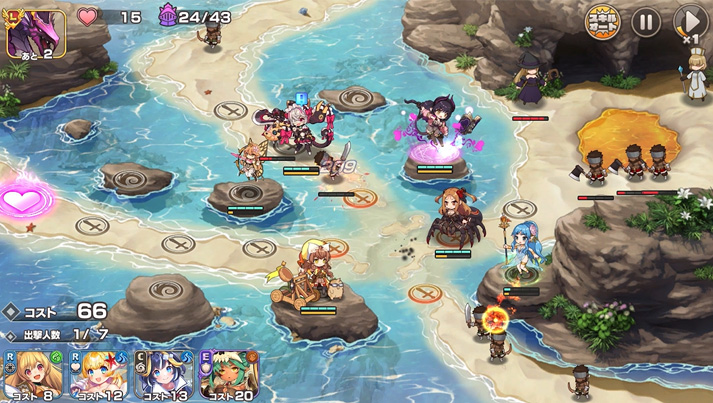The image size is (713, 403).
Task: Choose the cost 8 blonde unit card
Action: 33,374
